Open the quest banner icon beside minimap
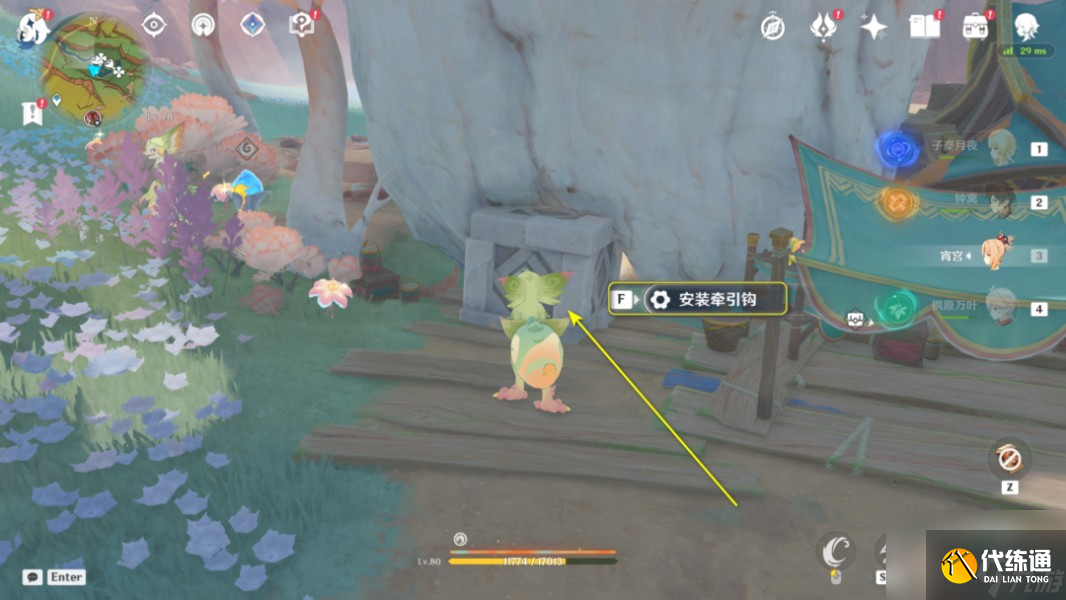This screenshot has height=600, width=1066. pyautogui.click(x=33, y=113)
